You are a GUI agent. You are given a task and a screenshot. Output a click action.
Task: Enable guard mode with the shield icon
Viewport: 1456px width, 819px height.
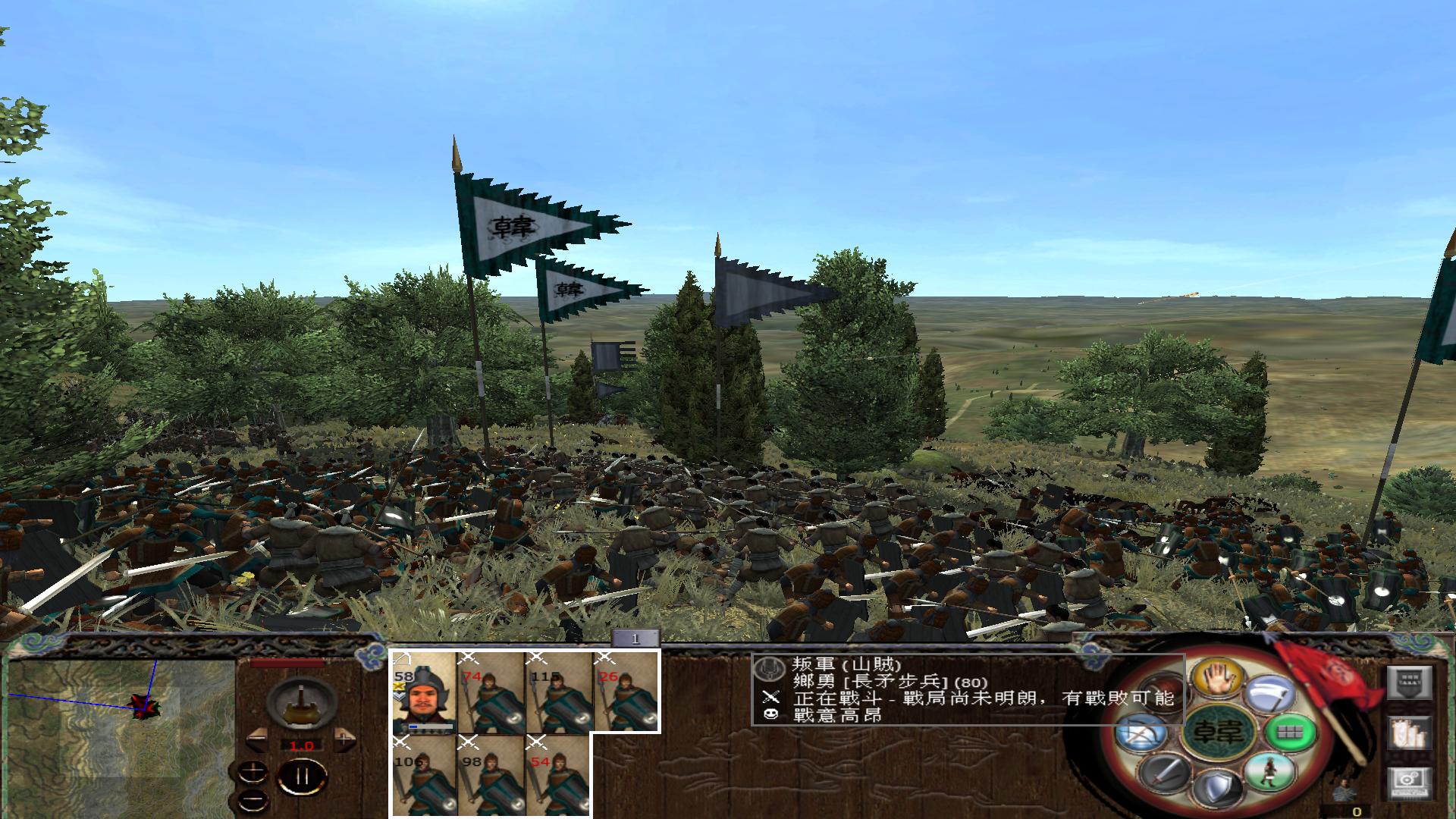[x=1219, y=786]
